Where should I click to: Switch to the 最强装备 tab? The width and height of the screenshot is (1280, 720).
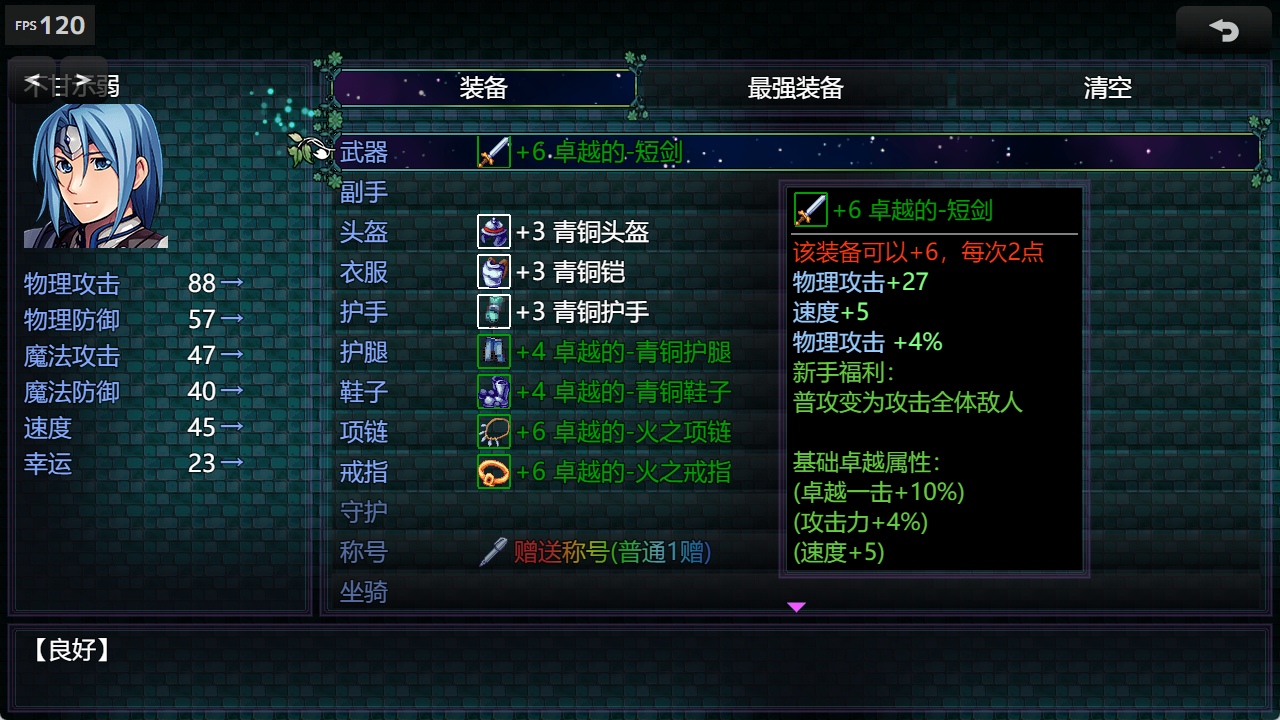tap(793, 88)
